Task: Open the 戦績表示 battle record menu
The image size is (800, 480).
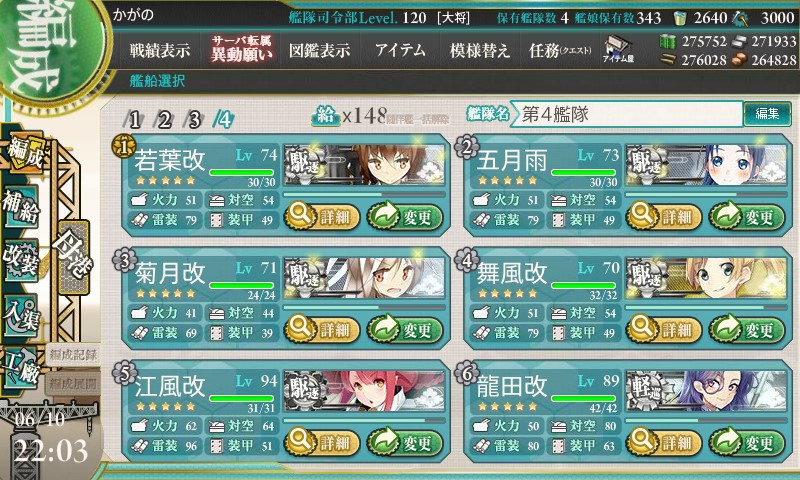Action: point(160,51)
